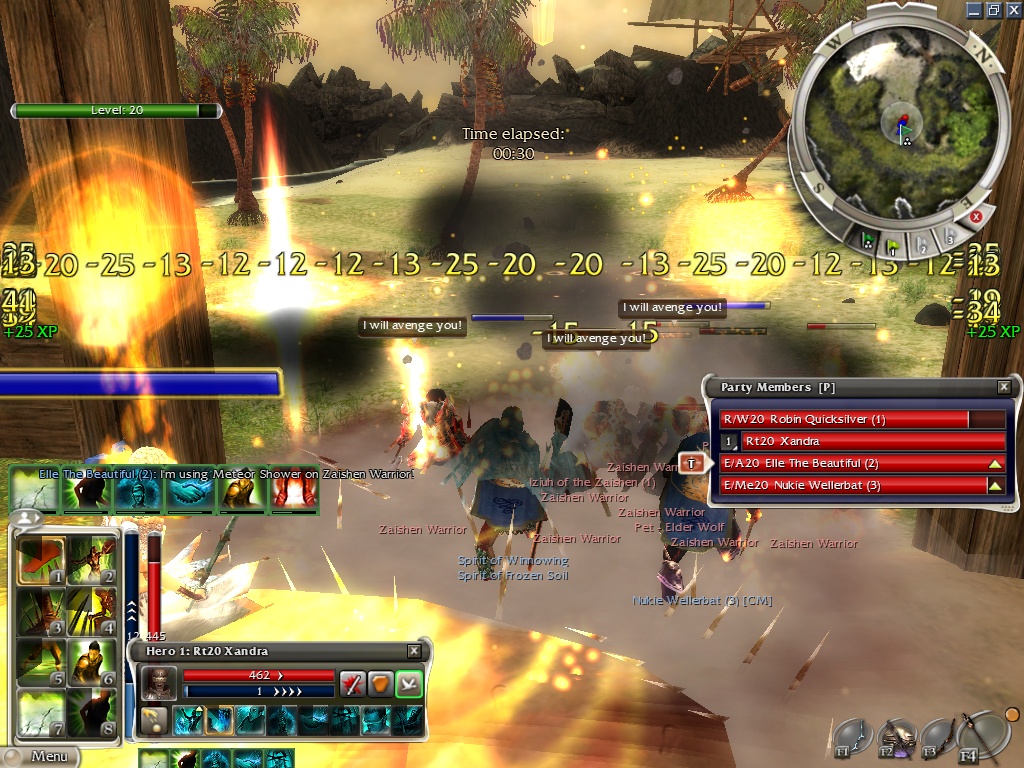
Task: Trigger skill slot 4 with arrows icon
Action: click(92, 612)
